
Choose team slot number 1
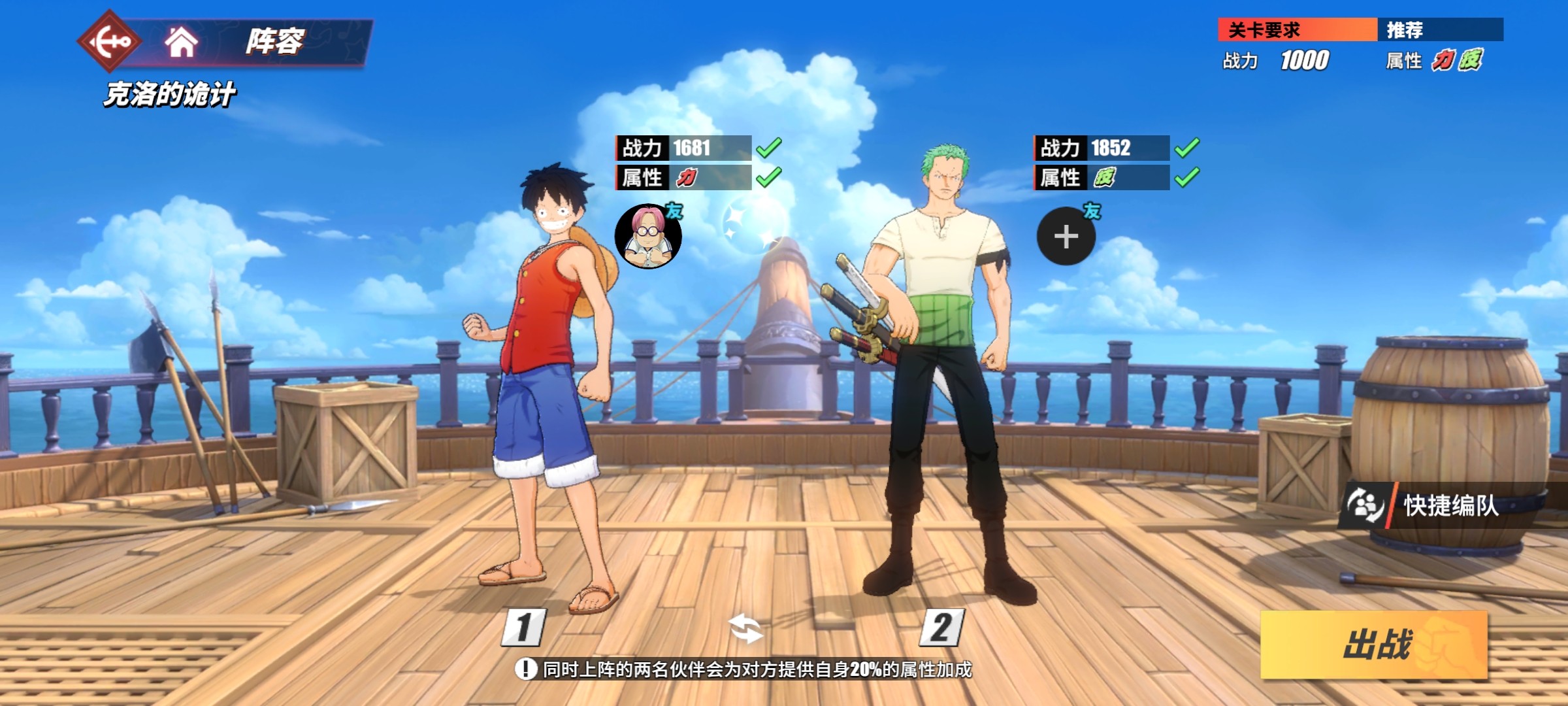tap(524, 628)
